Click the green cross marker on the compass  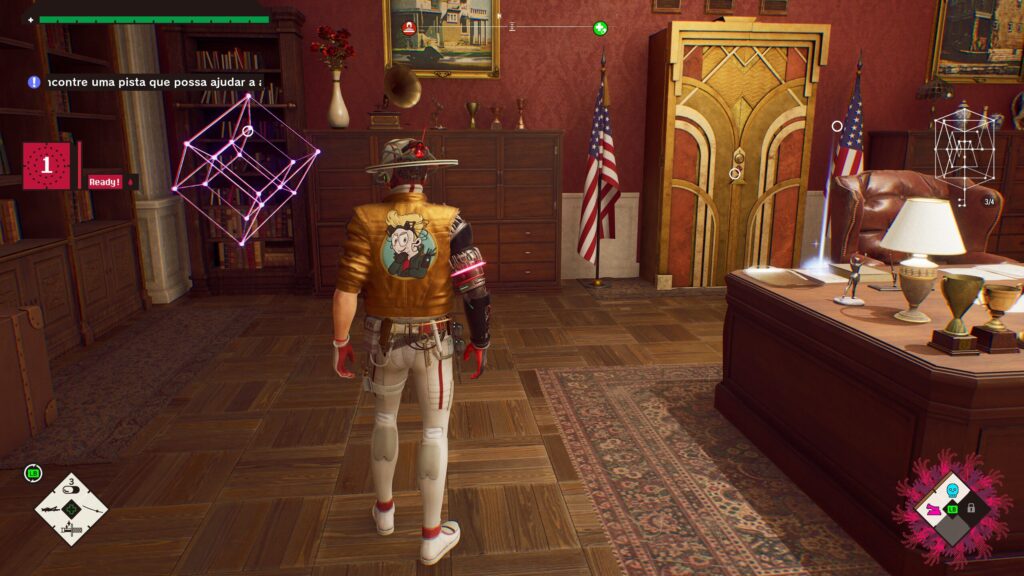pos(600,28)
